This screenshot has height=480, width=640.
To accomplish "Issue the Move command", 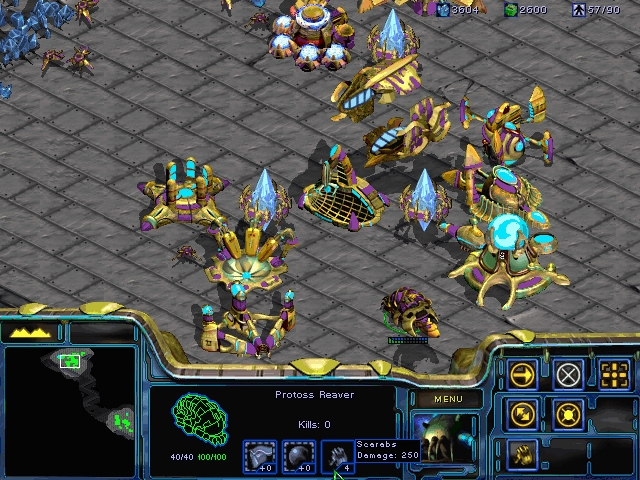I will point(522,375).
